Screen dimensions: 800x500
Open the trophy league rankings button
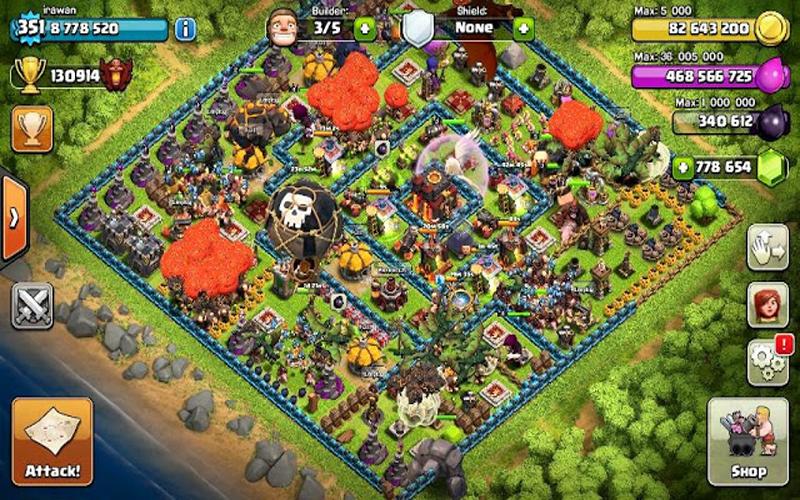click(32, 128)
